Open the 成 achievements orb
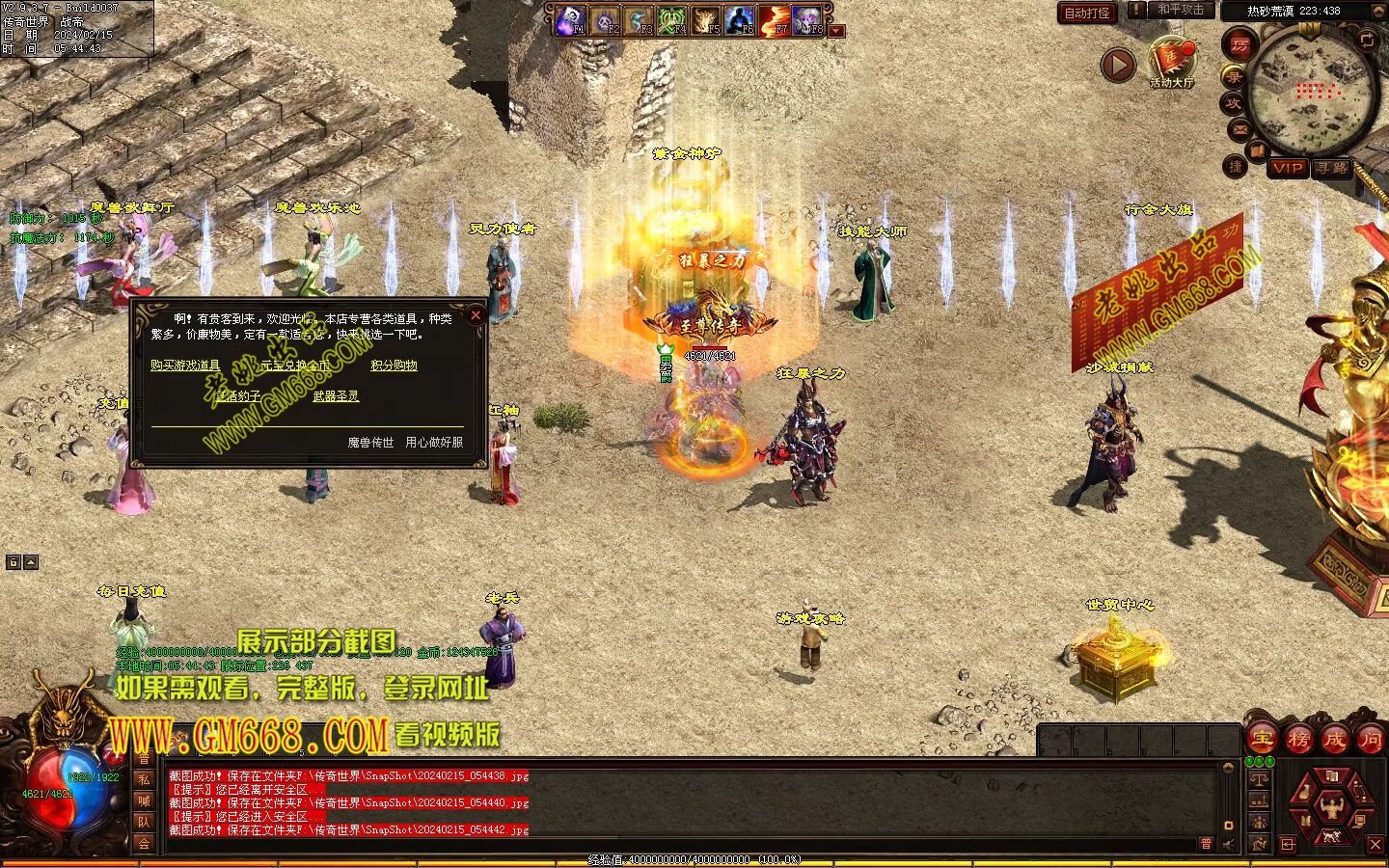This screenshot has width=1389, height=868. click(x=1335, y=740)
